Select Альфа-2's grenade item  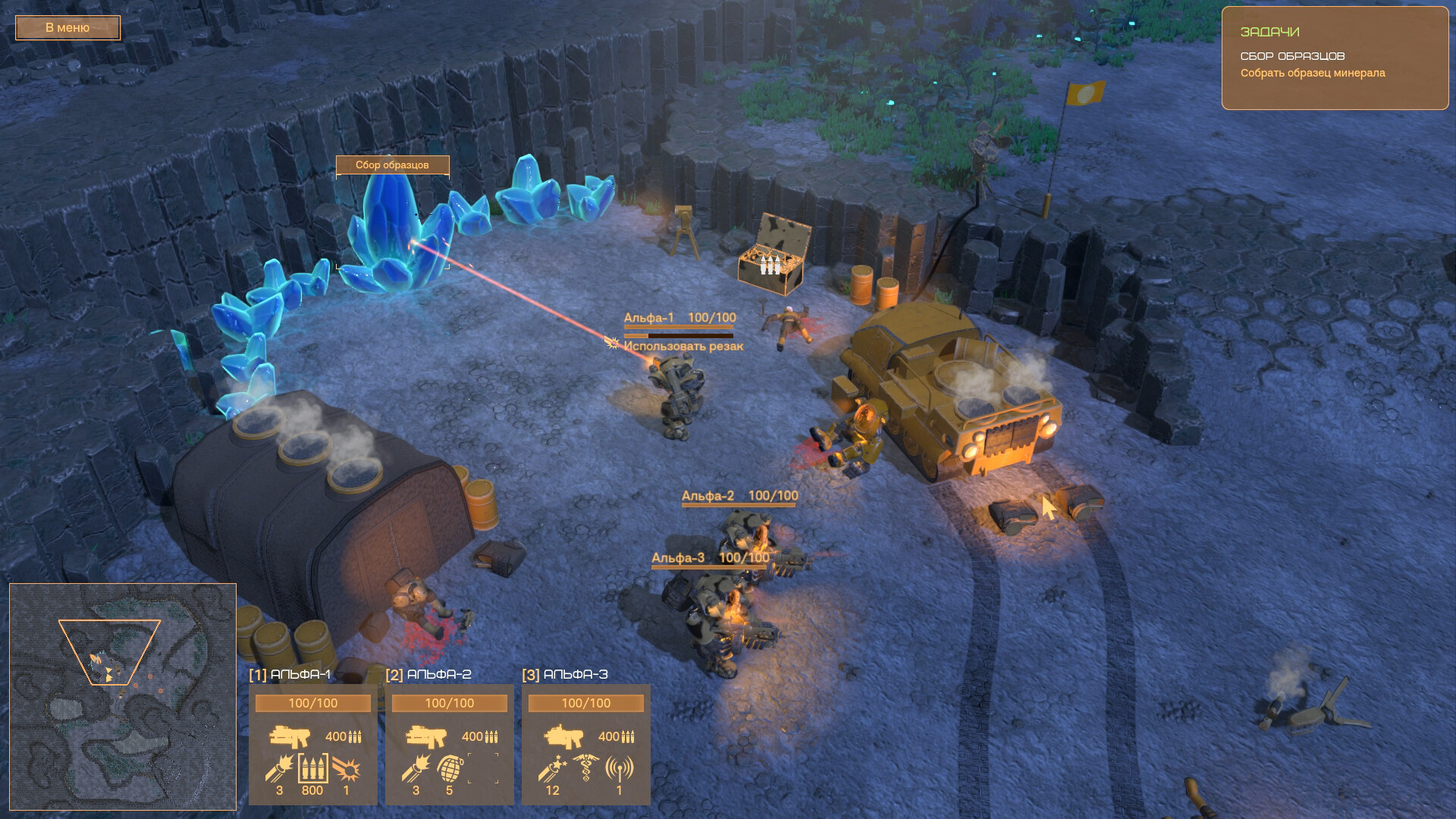(449, 770)
